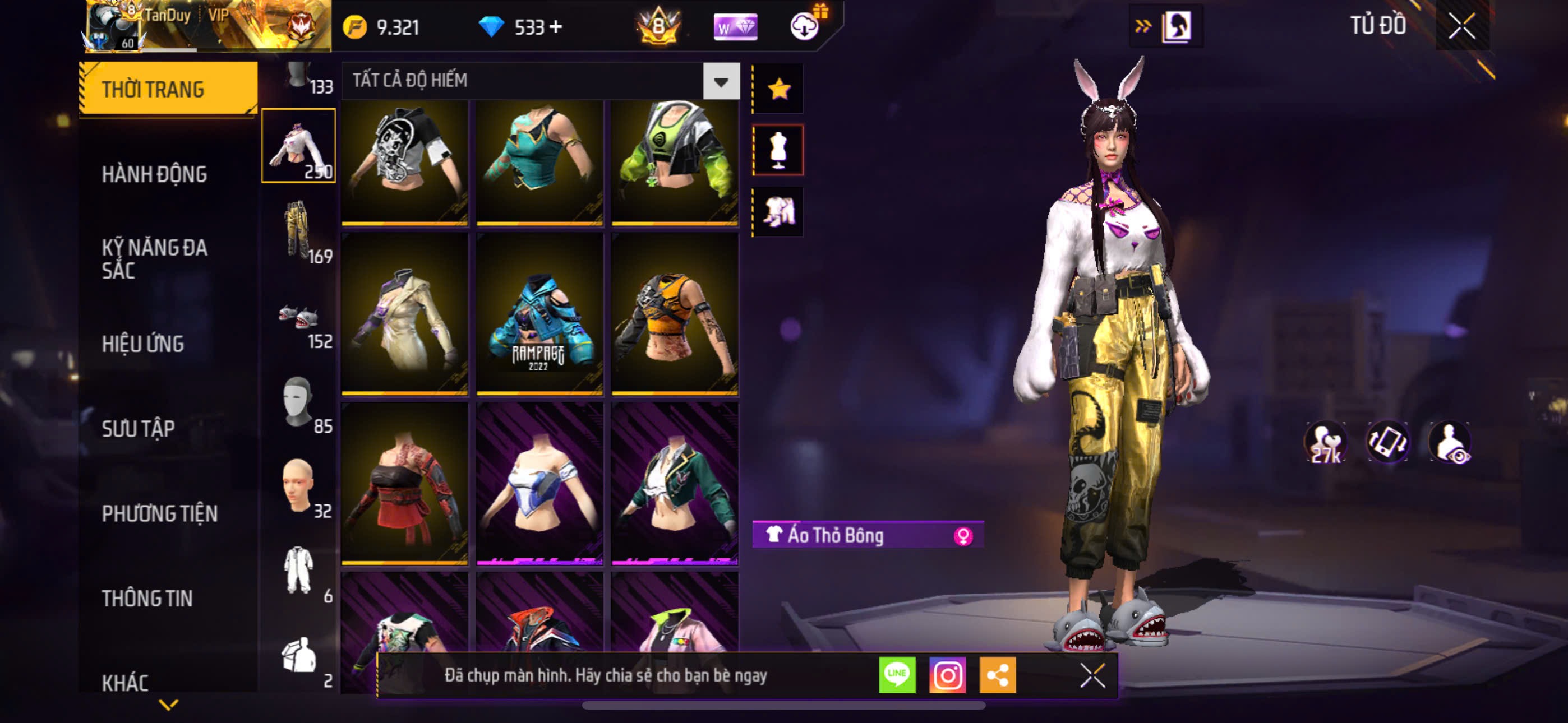The height and width of the screenshot is (723, 1568).
Task: Select the black skull hoodie top
Action: point(405,161)
